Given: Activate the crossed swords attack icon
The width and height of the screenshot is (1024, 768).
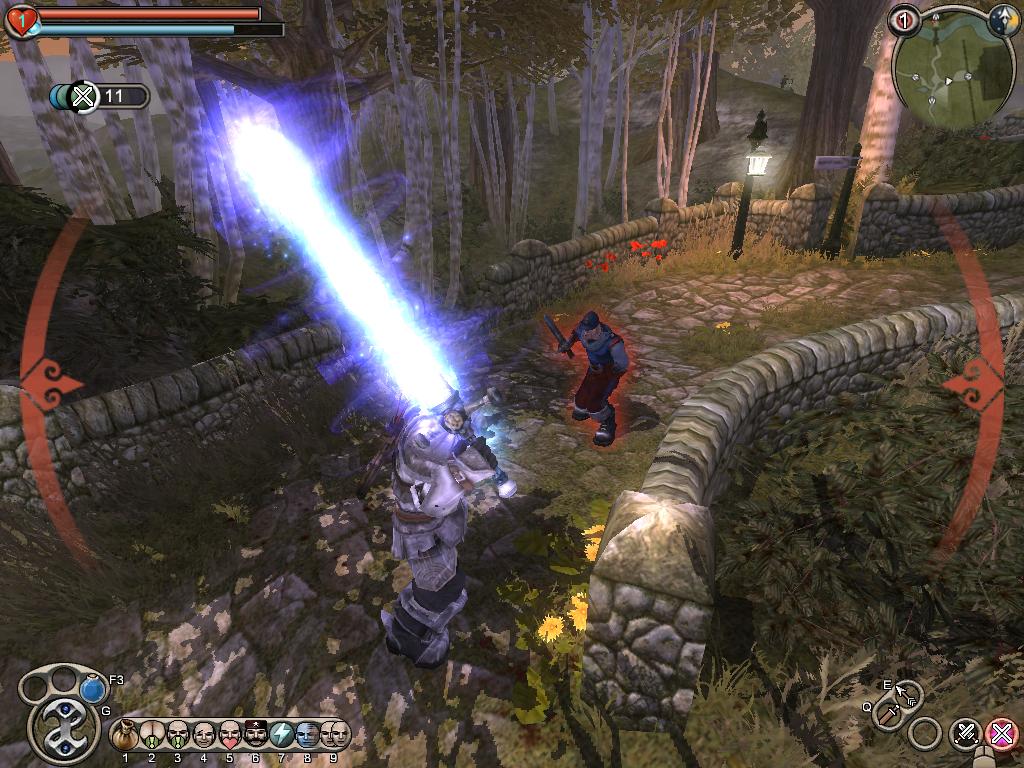Looking at the screenshot, I should pos(966,735).
